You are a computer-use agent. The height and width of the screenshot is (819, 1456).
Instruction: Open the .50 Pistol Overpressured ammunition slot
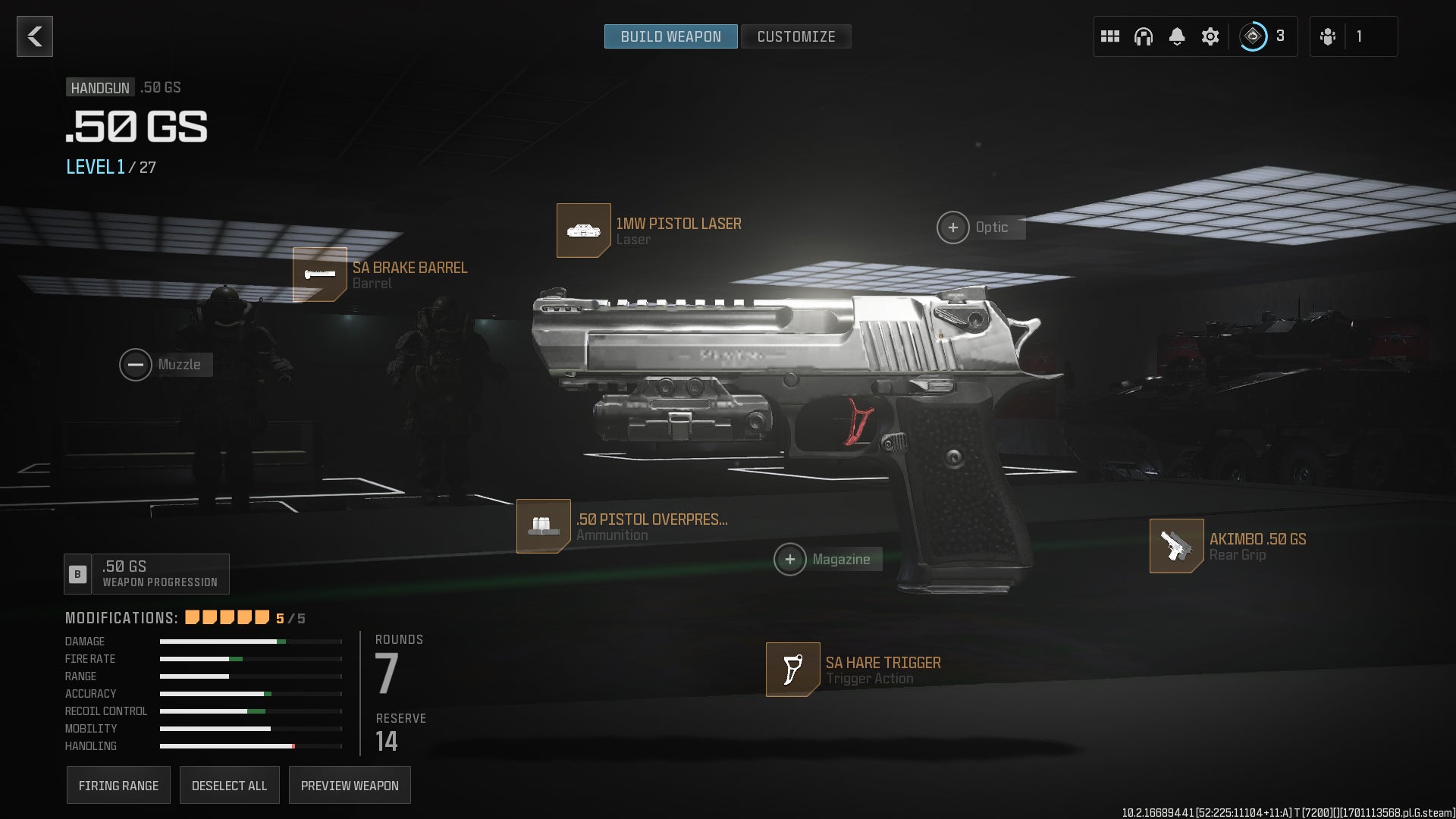pos(543,526)
